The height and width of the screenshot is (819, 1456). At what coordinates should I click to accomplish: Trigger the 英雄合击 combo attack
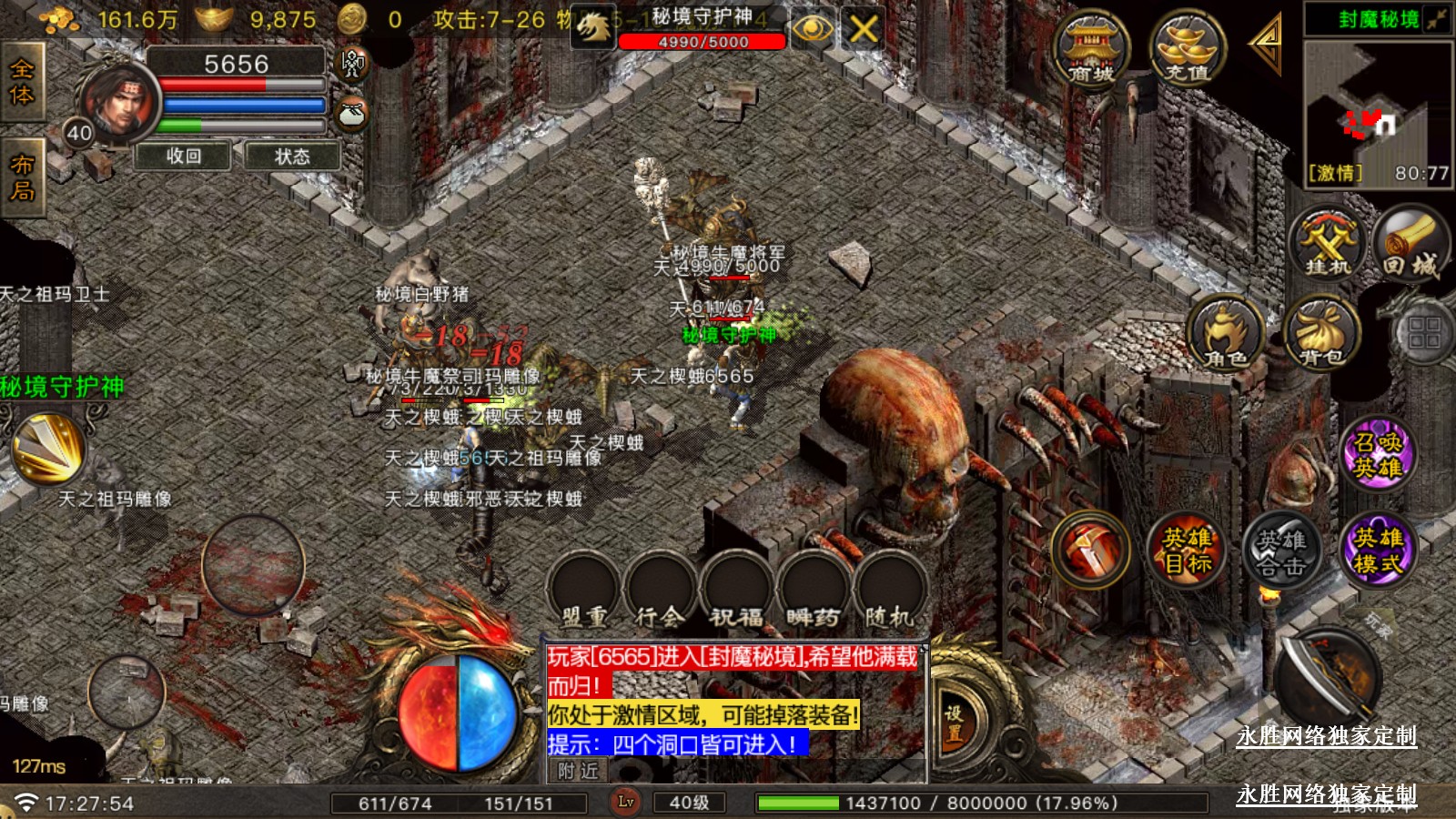(x=1281, y=551)
